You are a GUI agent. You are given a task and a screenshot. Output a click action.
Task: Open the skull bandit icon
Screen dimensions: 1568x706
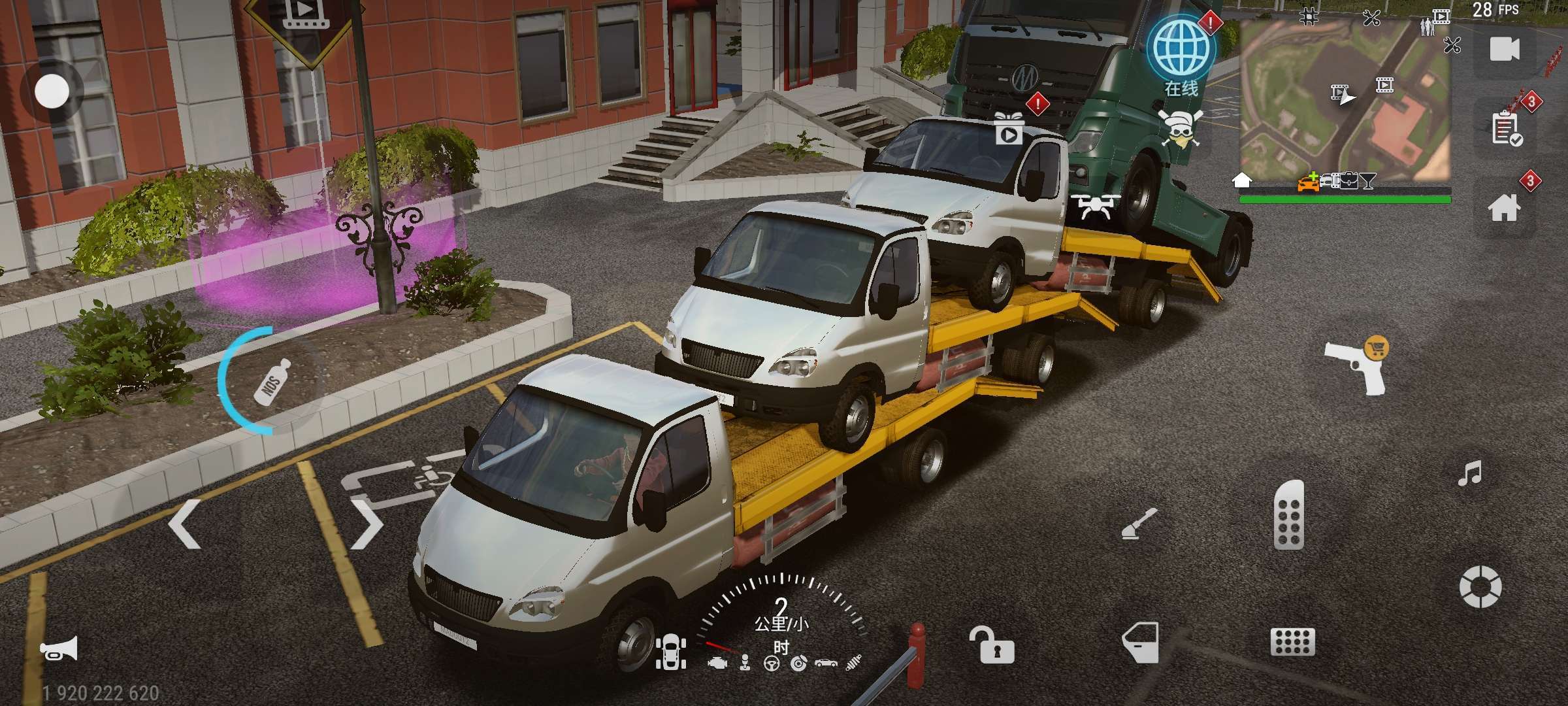tap(1180, 129)
